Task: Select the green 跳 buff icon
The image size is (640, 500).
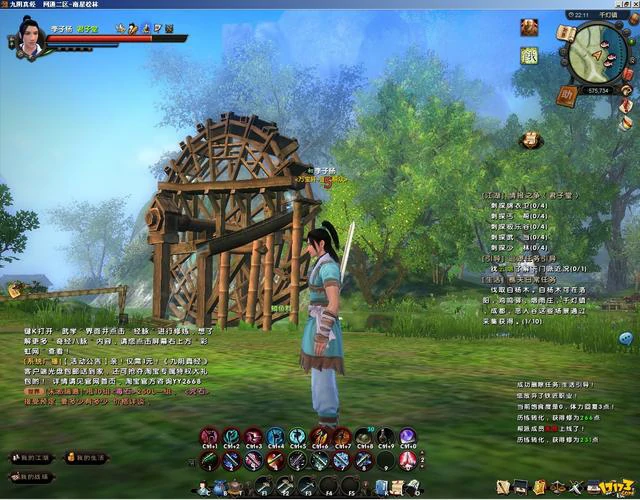Action: (x=530, y=56)
